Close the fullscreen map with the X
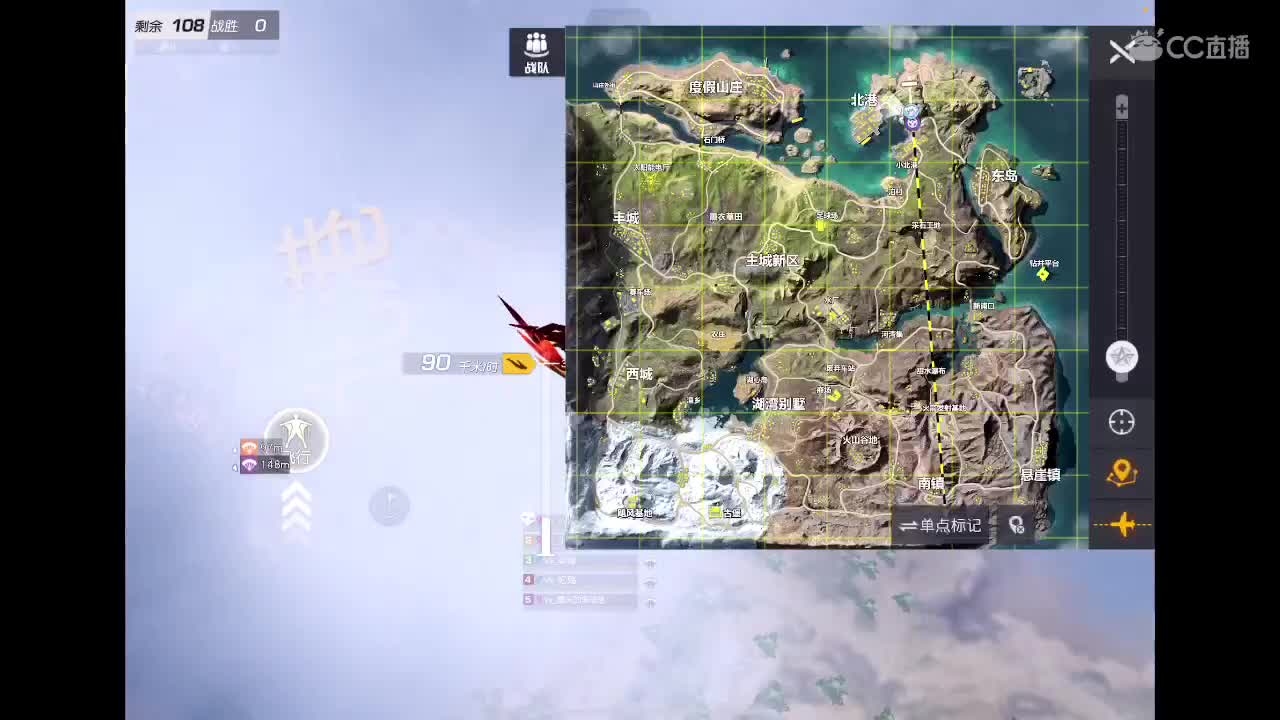Image resolution: width=1280 pixels, height=720 pixels. click(x=1122, y=52)
